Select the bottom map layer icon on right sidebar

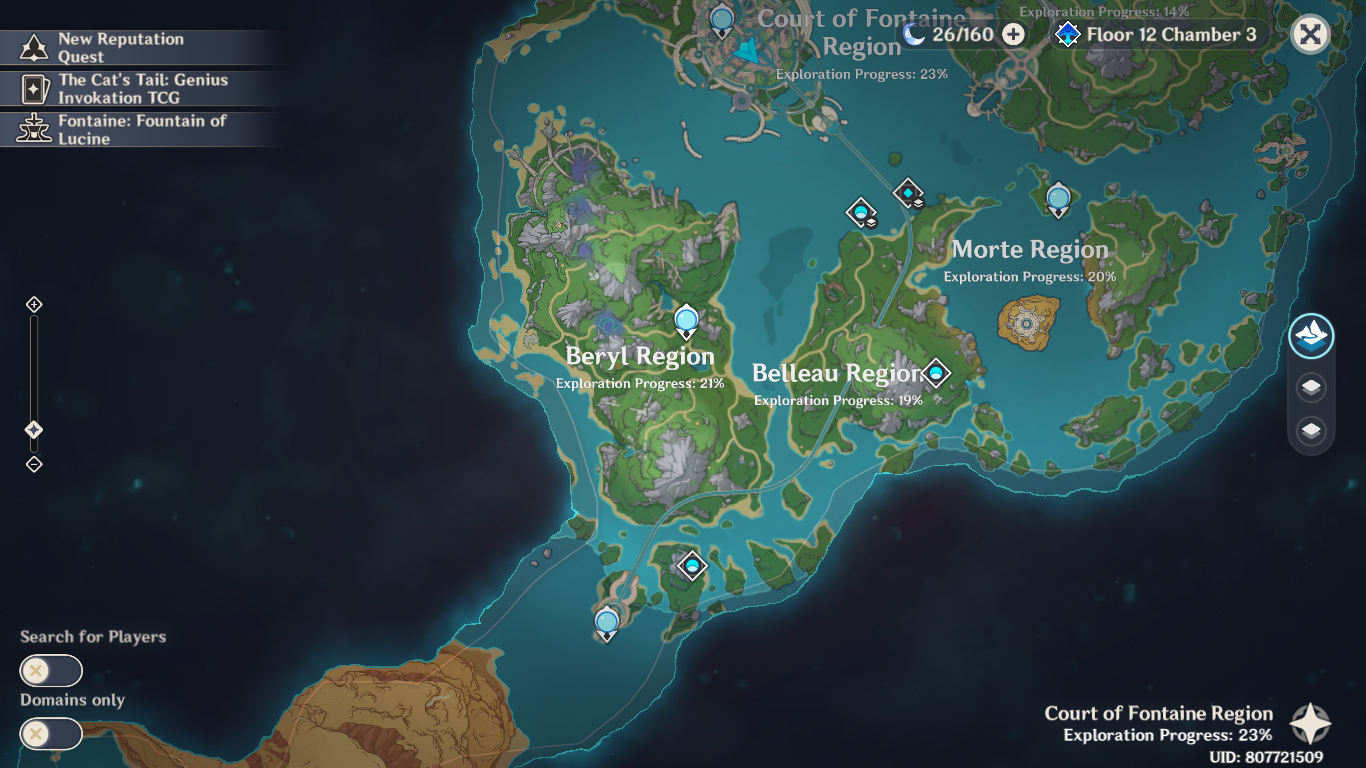[1310, 432]
